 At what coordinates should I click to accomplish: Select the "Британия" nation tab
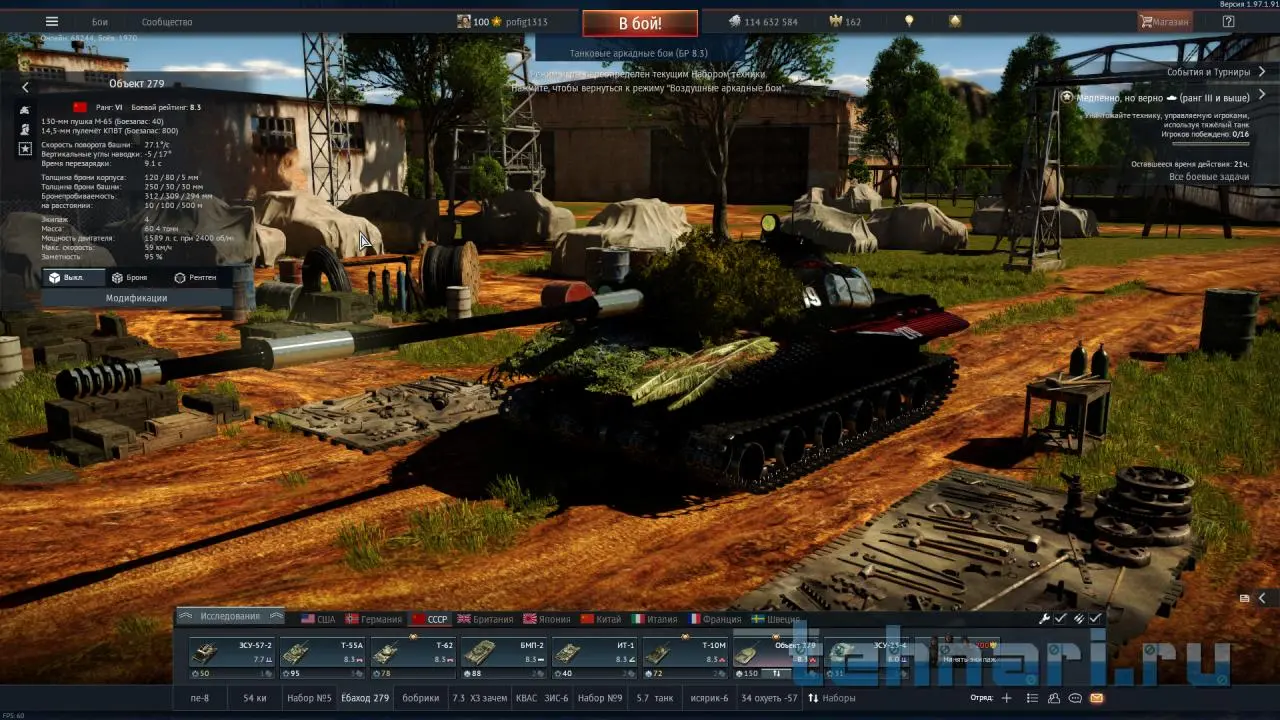point(486,619)
